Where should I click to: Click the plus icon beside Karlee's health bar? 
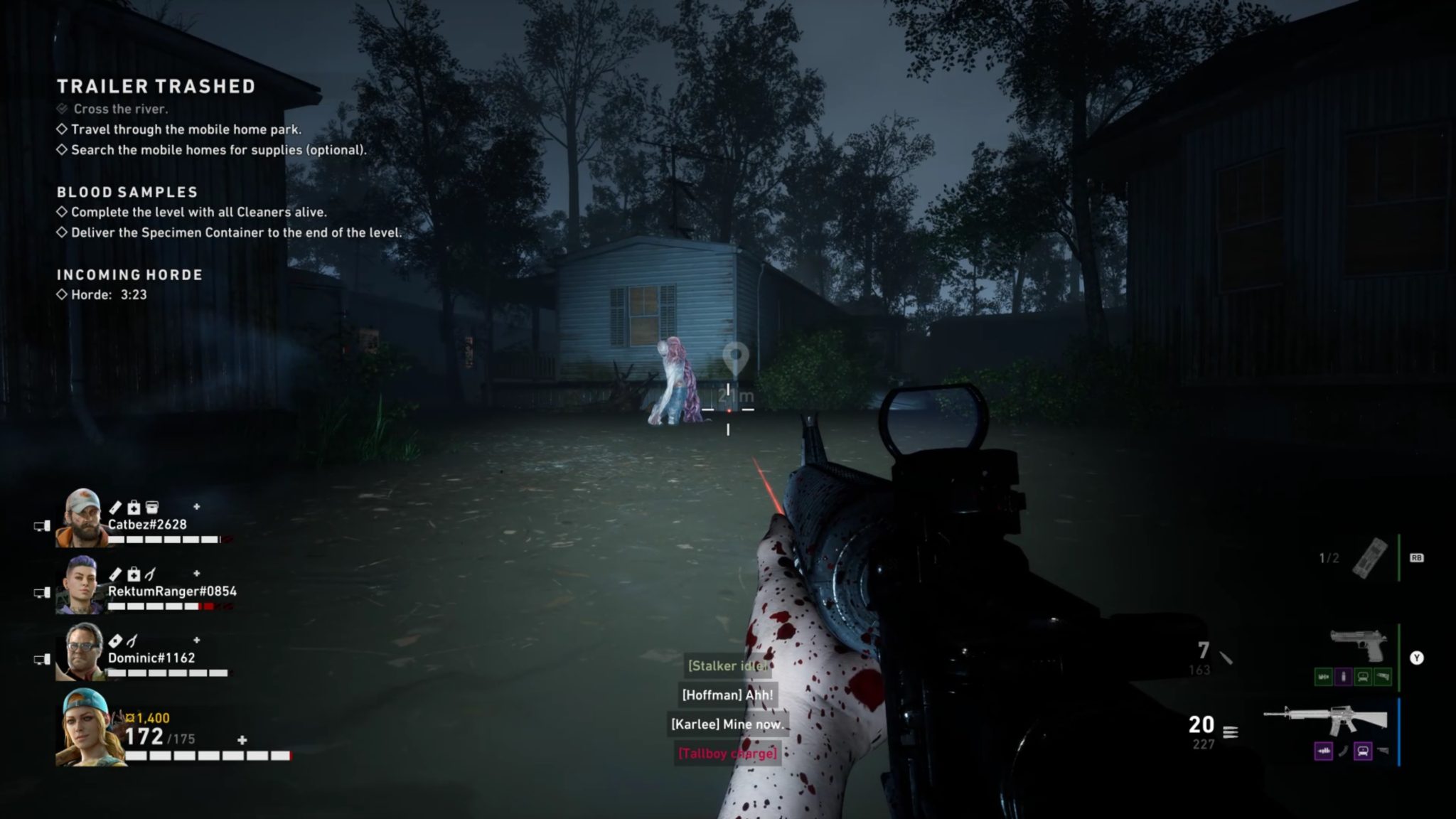(x=240, y=740)
